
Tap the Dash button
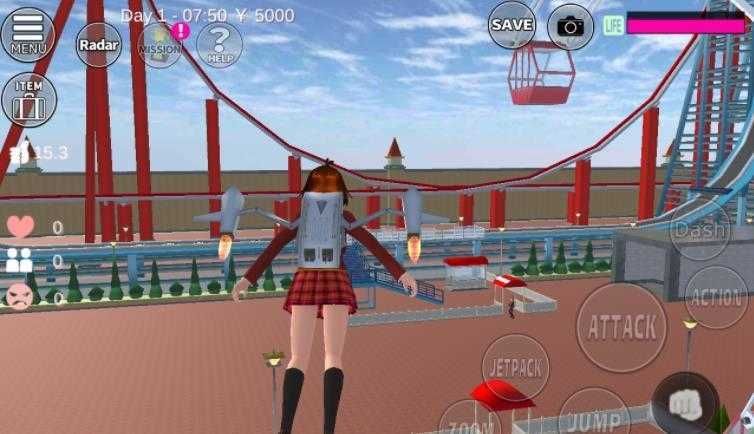click(699, 229)
